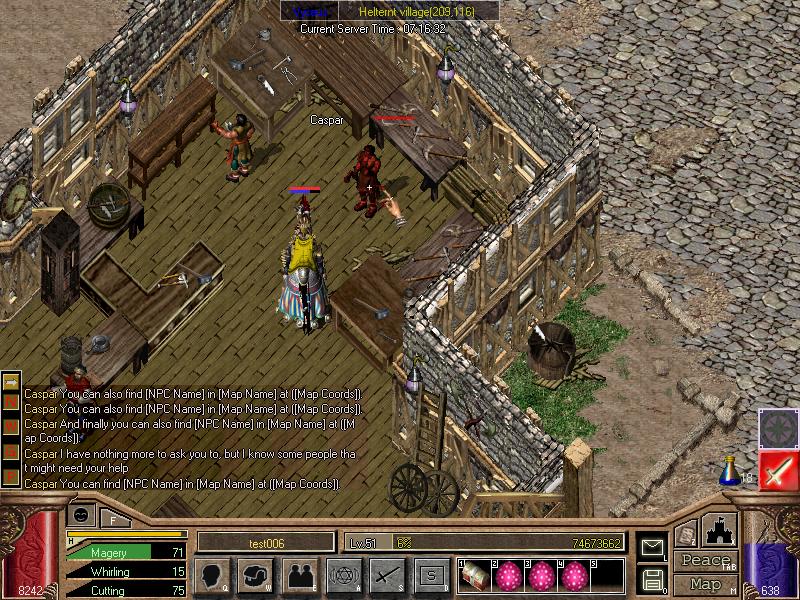
Task: Toggle the arrow button atop chat filters
Action: click(x=11, y=383)
